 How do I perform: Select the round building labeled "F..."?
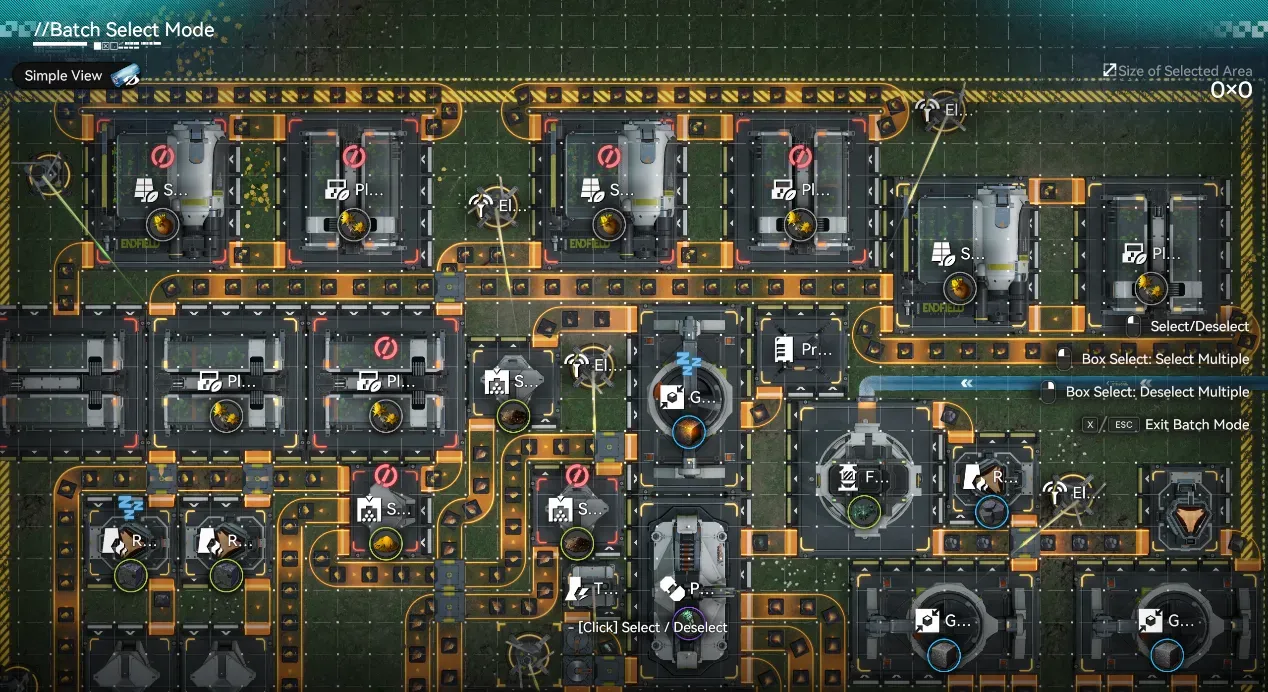(x=862, y=478)
